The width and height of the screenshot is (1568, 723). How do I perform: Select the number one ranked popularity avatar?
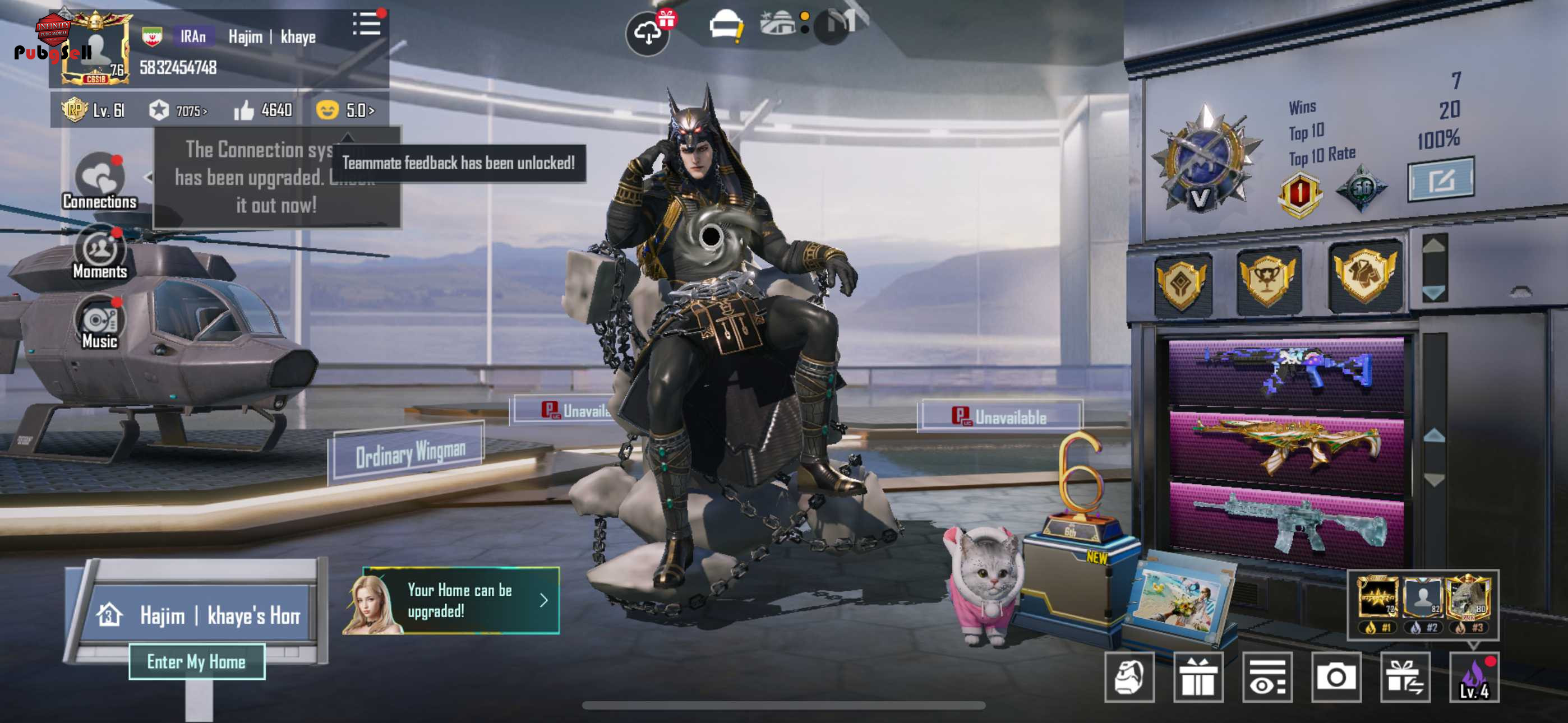1376,600
